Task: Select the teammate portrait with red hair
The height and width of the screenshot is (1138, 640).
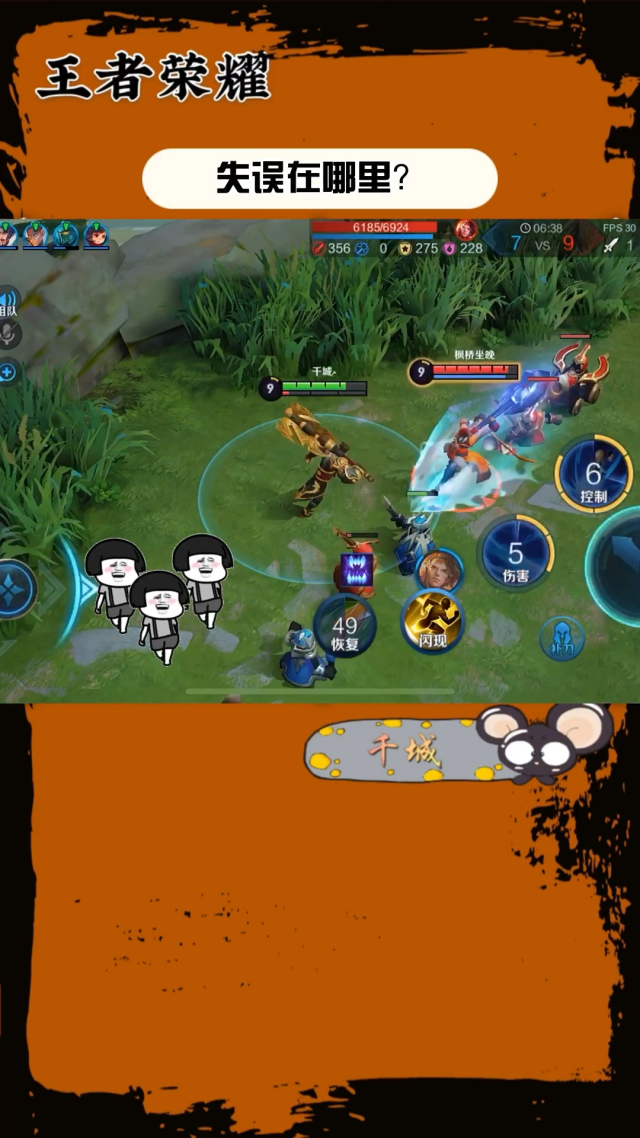Action: point(96,235)
